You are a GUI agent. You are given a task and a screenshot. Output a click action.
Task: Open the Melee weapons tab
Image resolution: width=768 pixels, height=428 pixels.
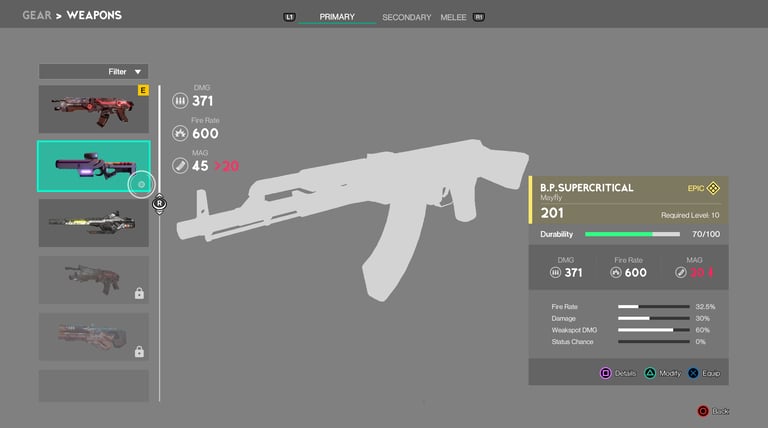(x=453, y=17)
